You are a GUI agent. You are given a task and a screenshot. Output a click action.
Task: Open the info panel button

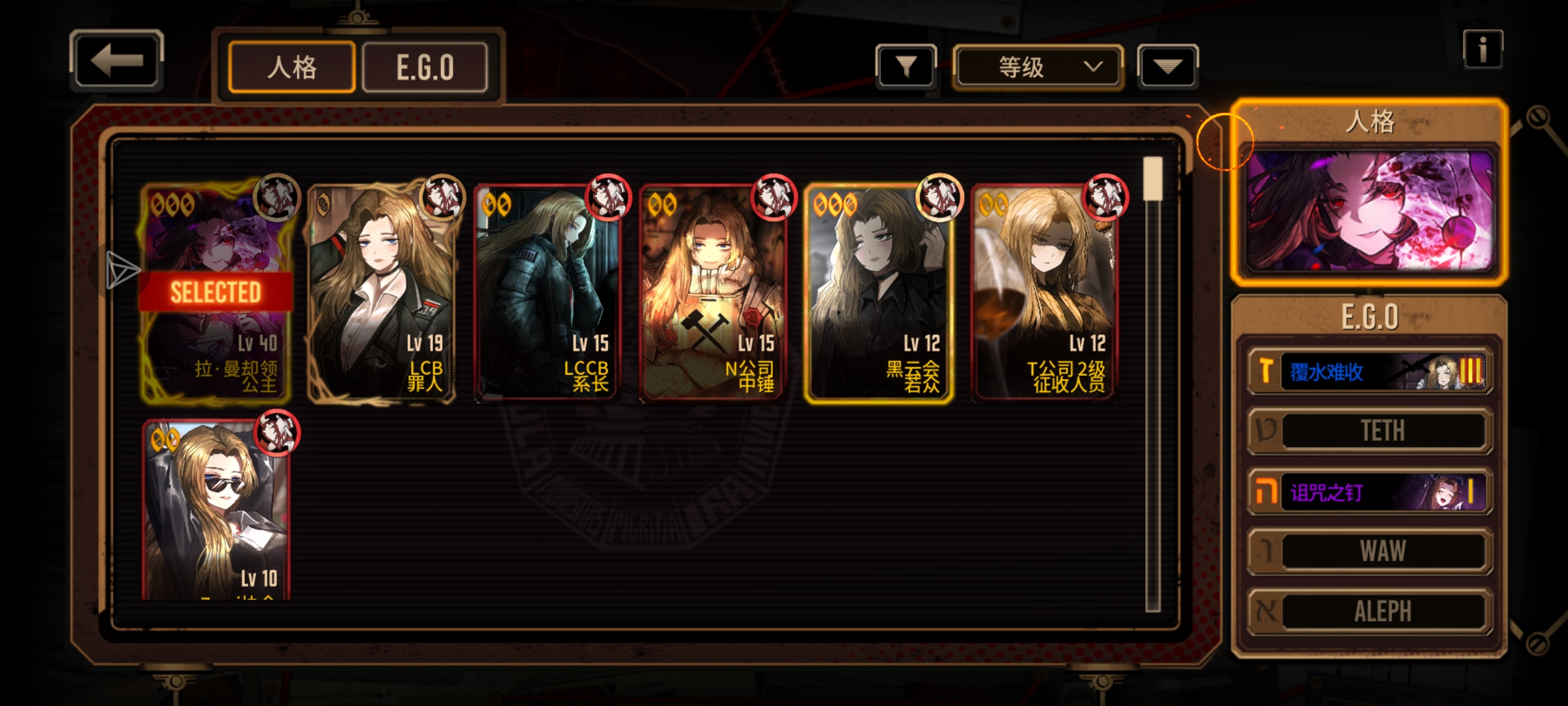click(x=1482, y=50)
